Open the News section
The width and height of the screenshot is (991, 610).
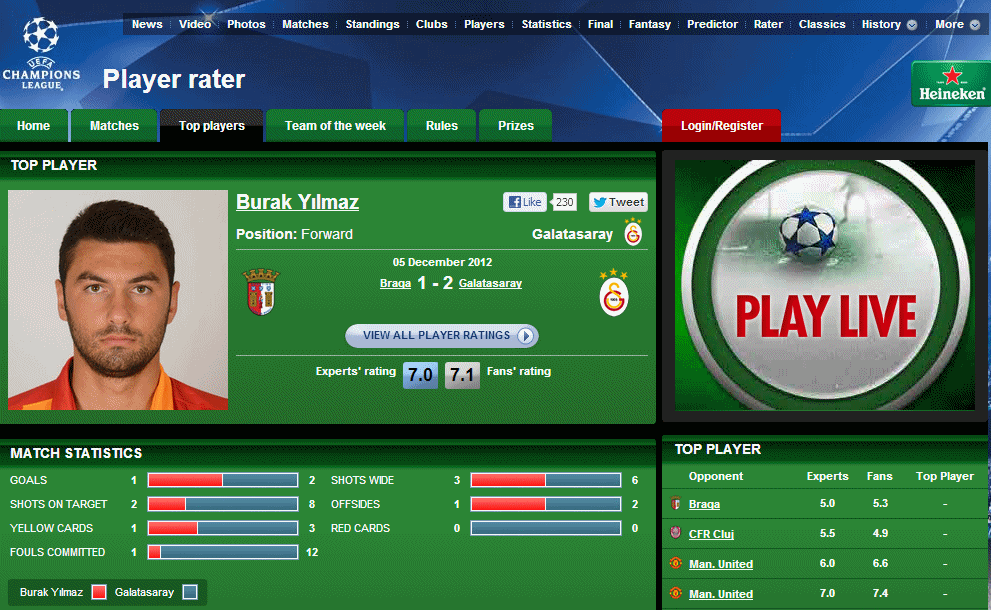[x=147, y=24]
